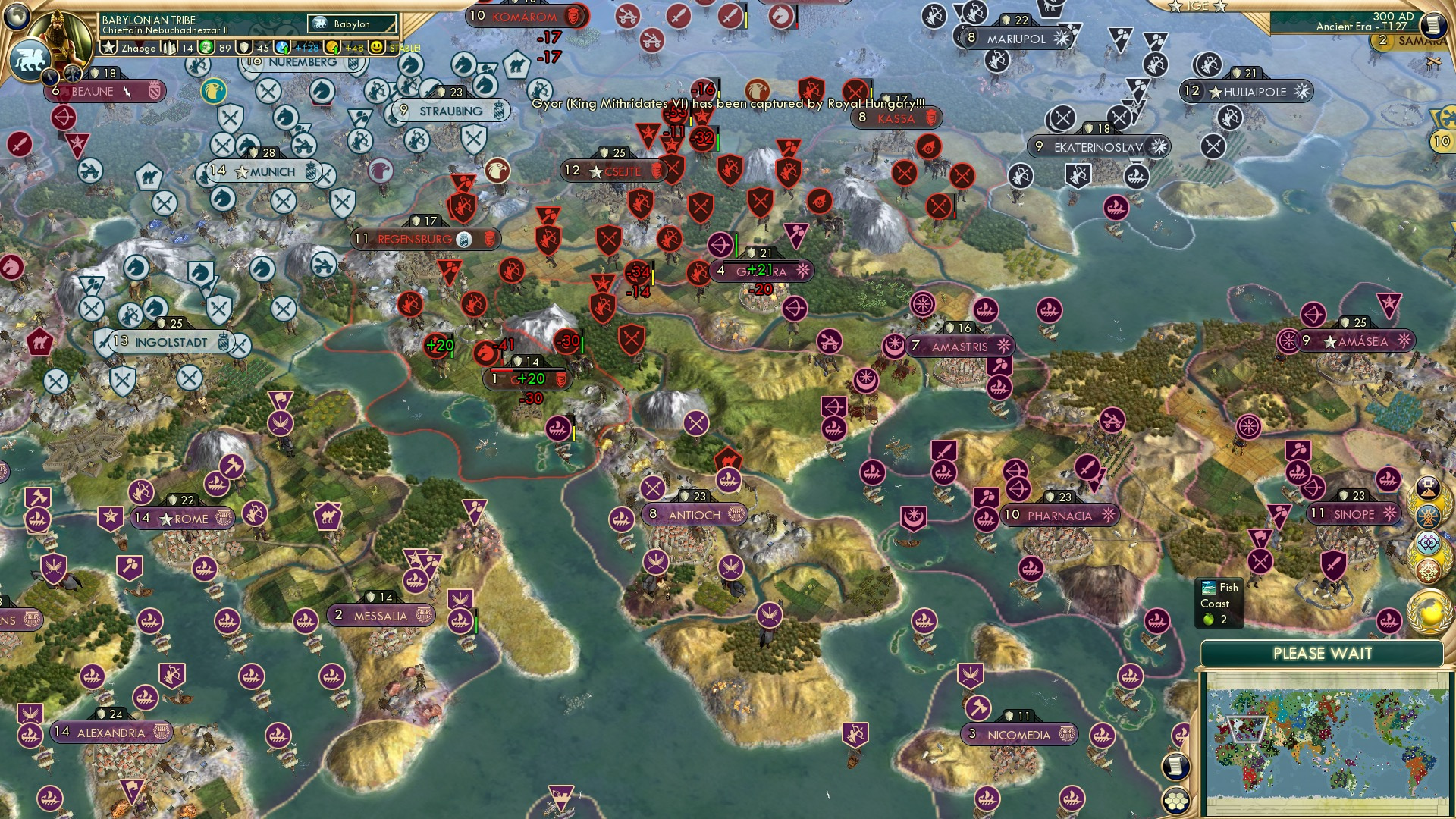Select the city banner for Rome
This screenshot has height=819, width=1456.
[x=184, y=518]
